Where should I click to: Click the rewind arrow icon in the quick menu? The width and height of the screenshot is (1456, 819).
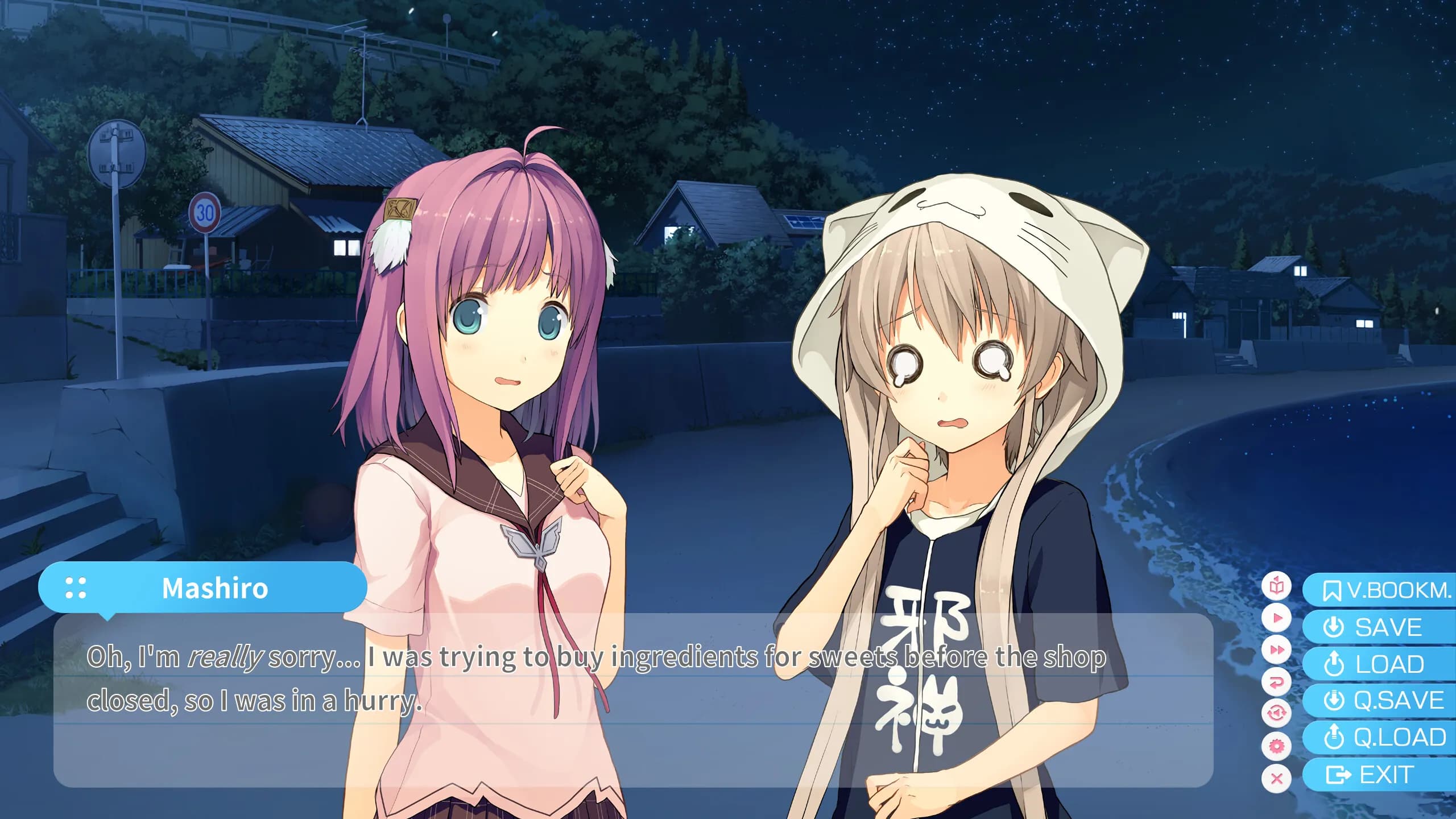(1277, 681)
